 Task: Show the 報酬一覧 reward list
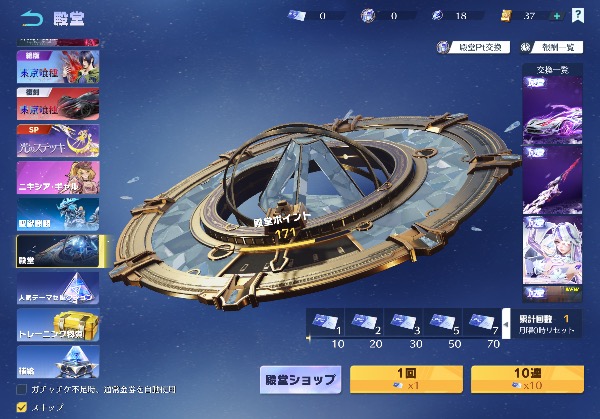(x=554, y=47)
